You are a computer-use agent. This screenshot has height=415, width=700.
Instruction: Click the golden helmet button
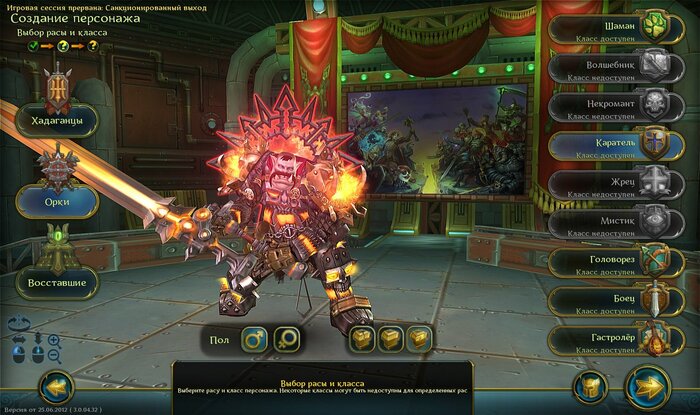point(592,387)
